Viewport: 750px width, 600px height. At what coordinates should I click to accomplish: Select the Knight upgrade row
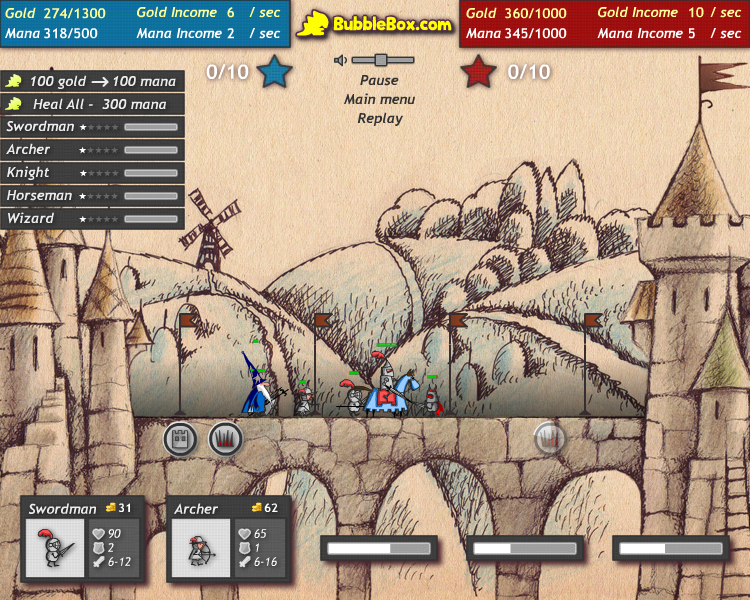pos(92,173)
